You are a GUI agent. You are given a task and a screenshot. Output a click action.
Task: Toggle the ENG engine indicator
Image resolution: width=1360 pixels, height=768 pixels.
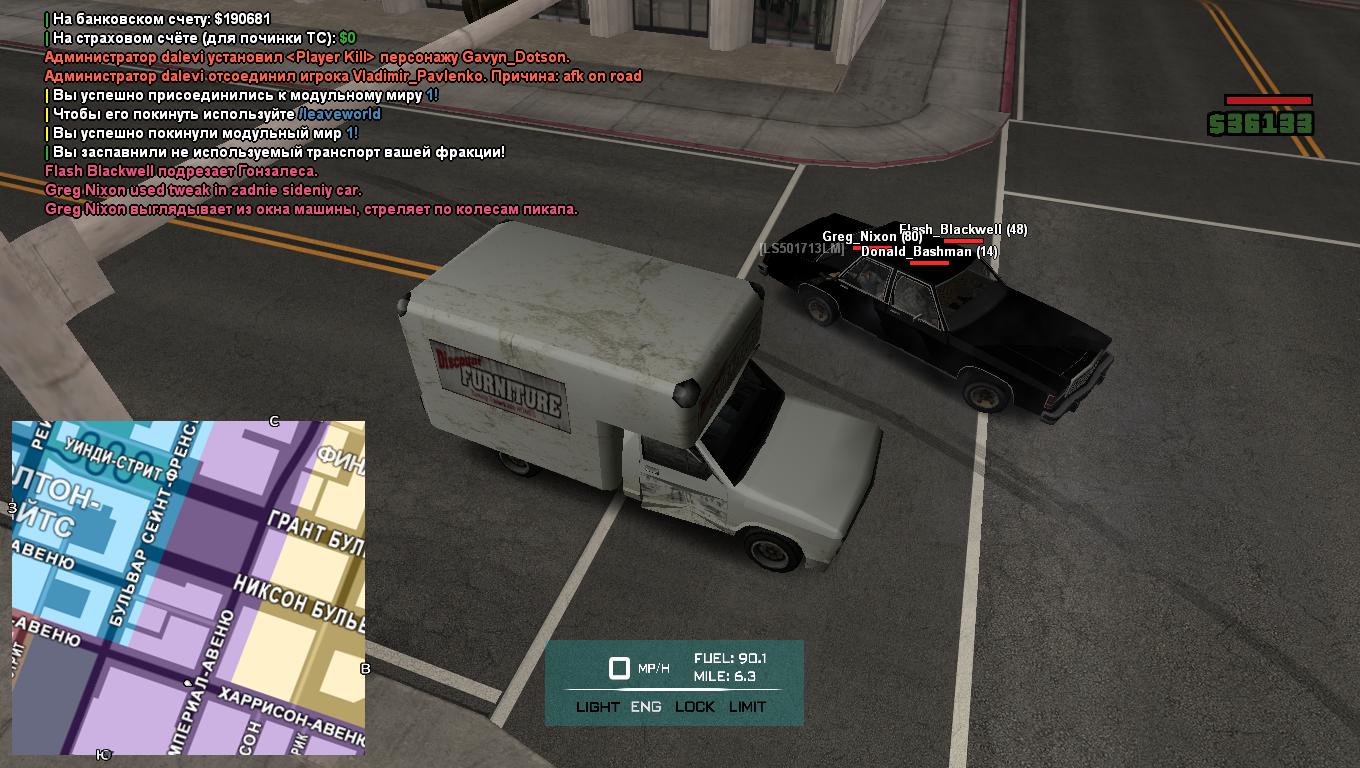(646, 707)
